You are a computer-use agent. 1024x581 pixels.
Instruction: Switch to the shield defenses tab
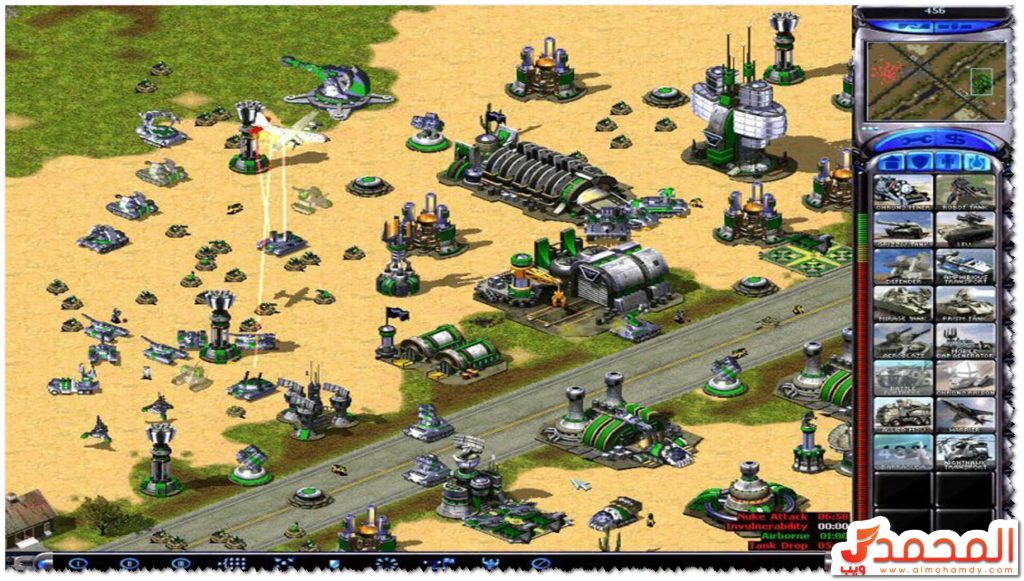tap(919, 163)
